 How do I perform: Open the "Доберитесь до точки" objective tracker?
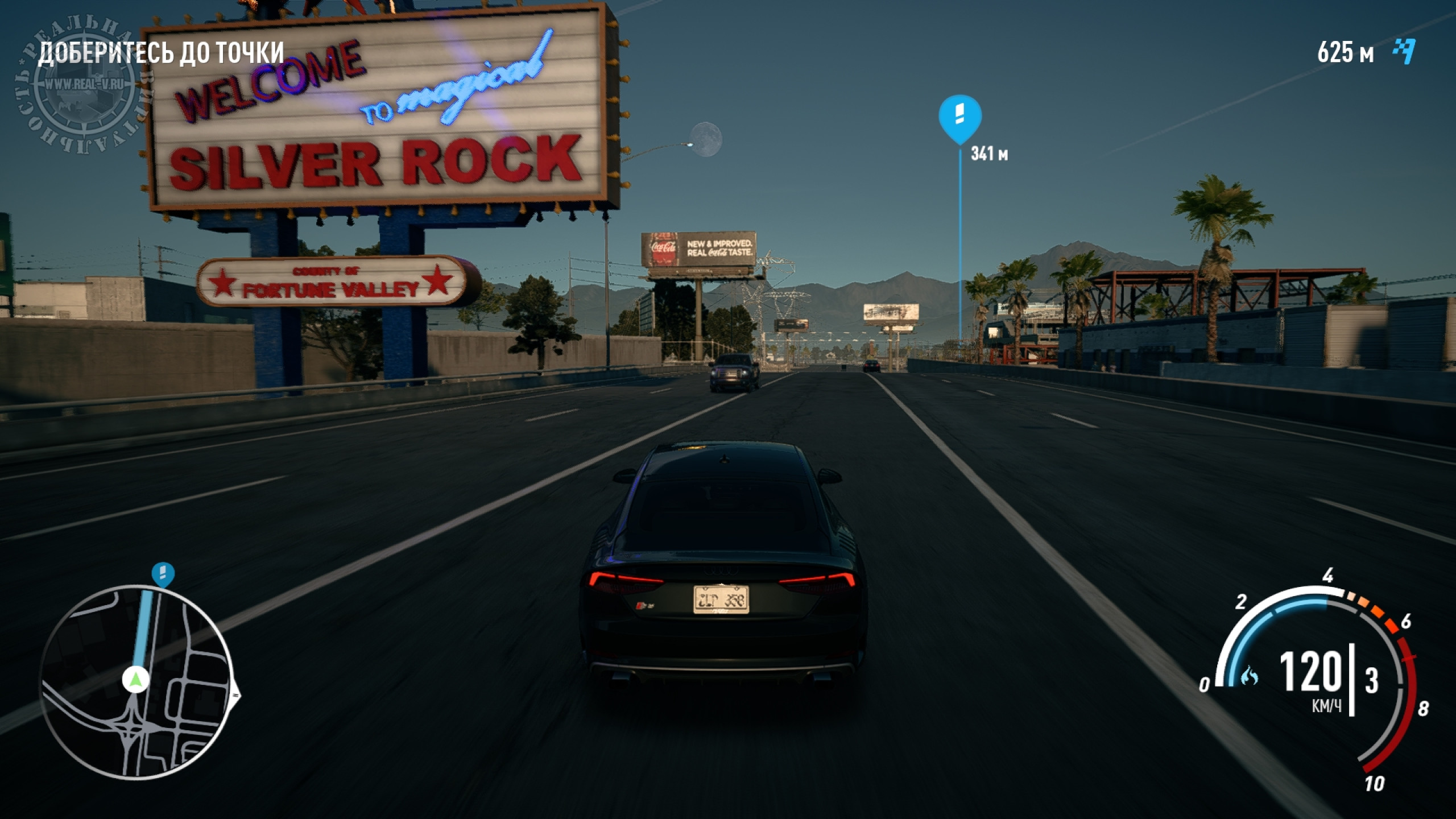point(161,53)
